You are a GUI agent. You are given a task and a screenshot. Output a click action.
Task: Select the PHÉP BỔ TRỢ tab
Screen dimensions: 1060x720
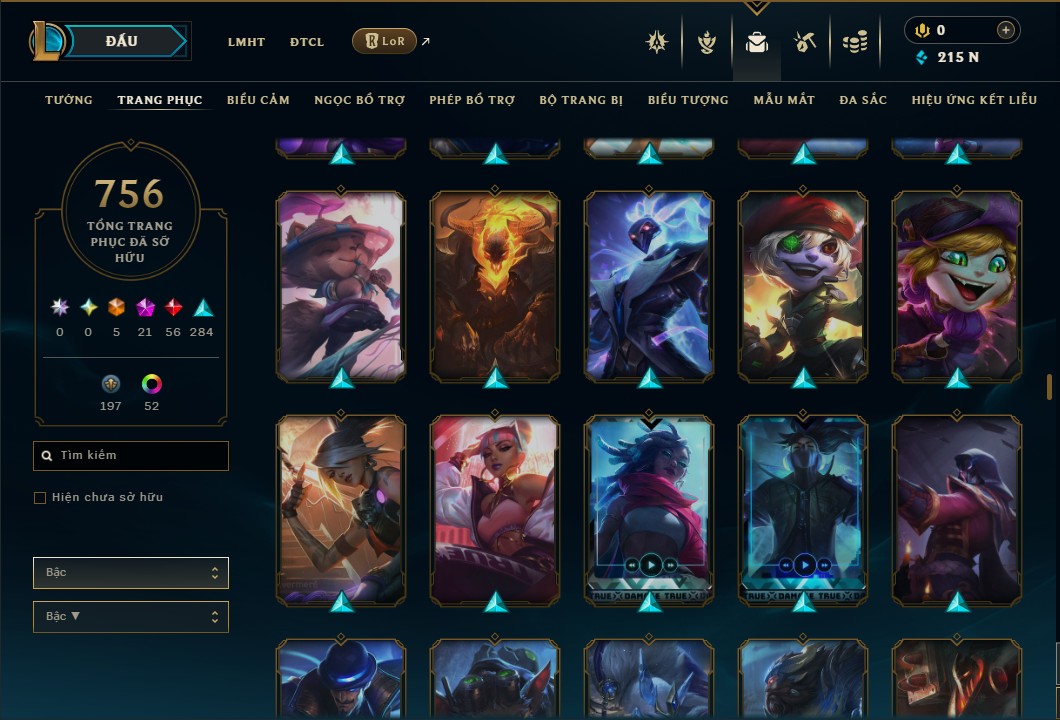[472, 100]
